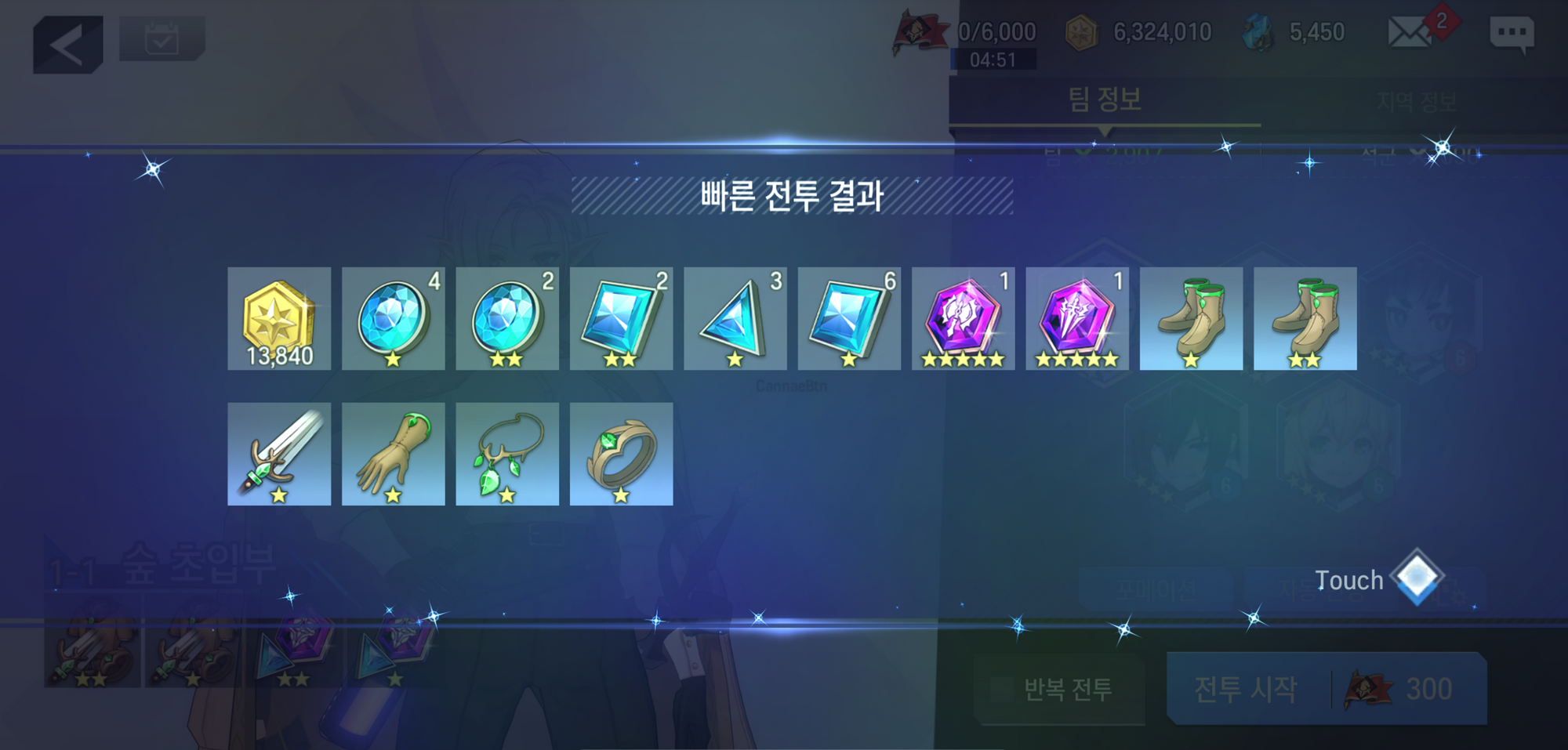The width and height of the screenshot is (1568, 750).
Task: Open the mailbox envelope icon
Action: (x=1410, y=33)
